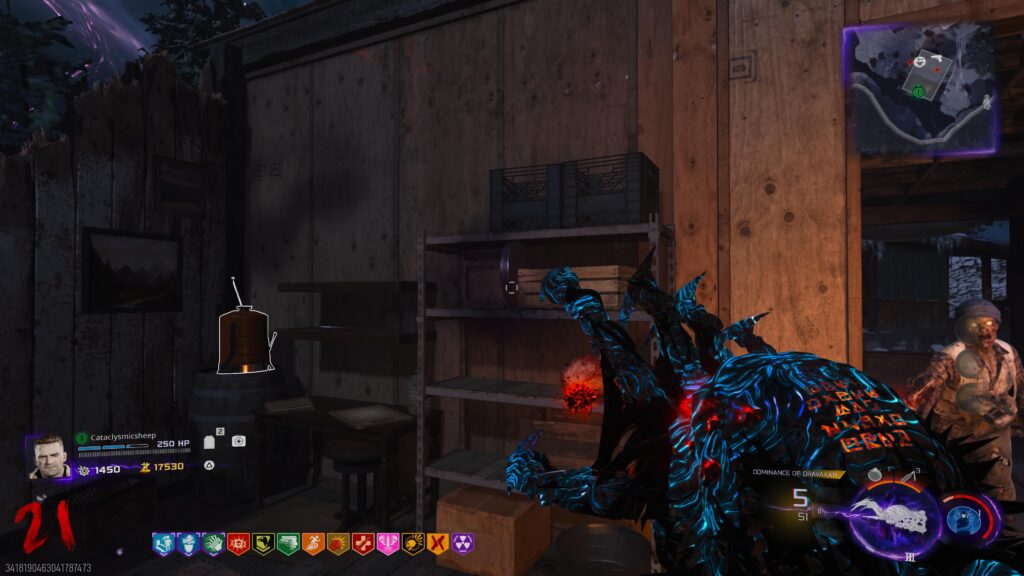1024x576 pixels.
Task: Click the red cross perk icon
Action: coord(362,543)
